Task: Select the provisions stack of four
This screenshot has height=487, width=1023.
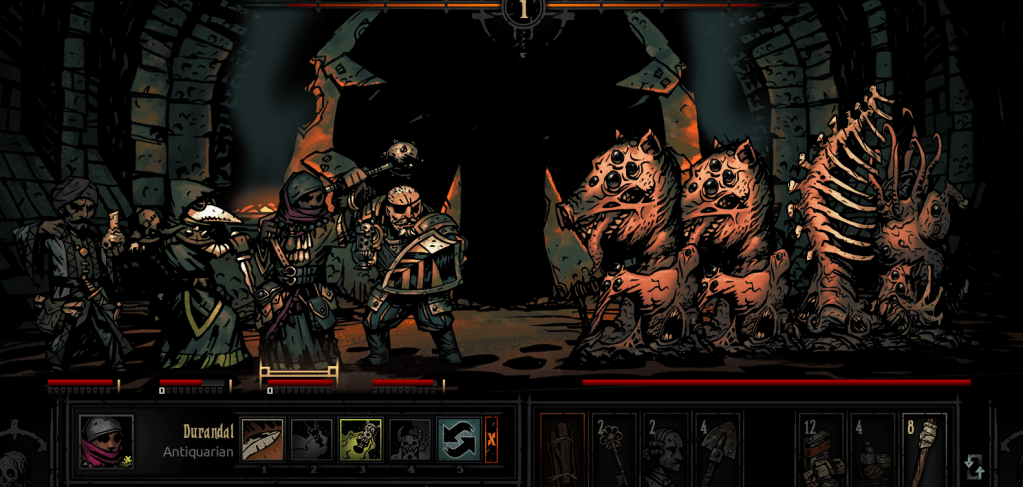Action: click(871, 449)
